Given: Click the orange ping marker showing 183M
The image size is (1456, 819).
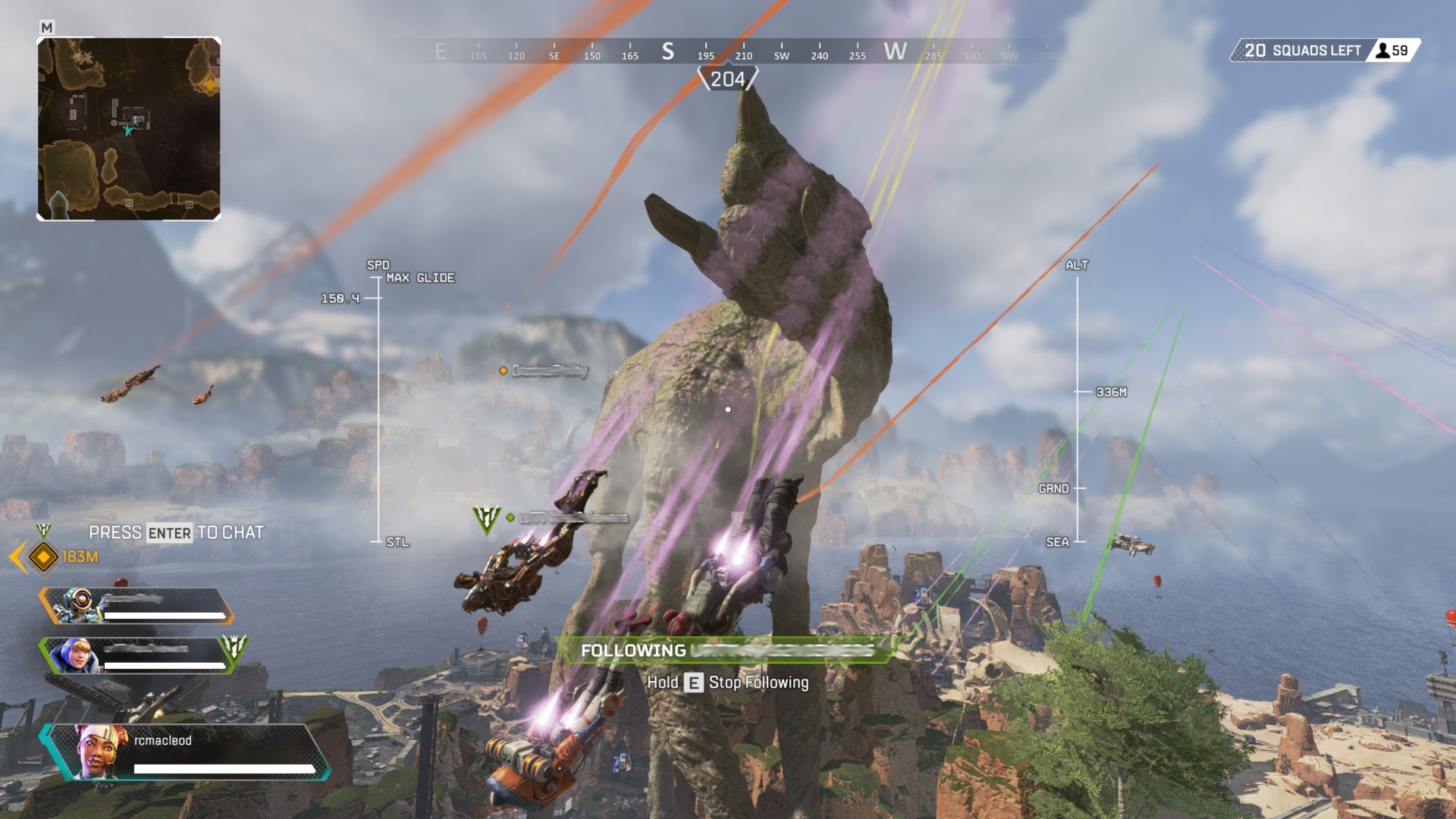Looking at the screenshot, I should [44, 557].
